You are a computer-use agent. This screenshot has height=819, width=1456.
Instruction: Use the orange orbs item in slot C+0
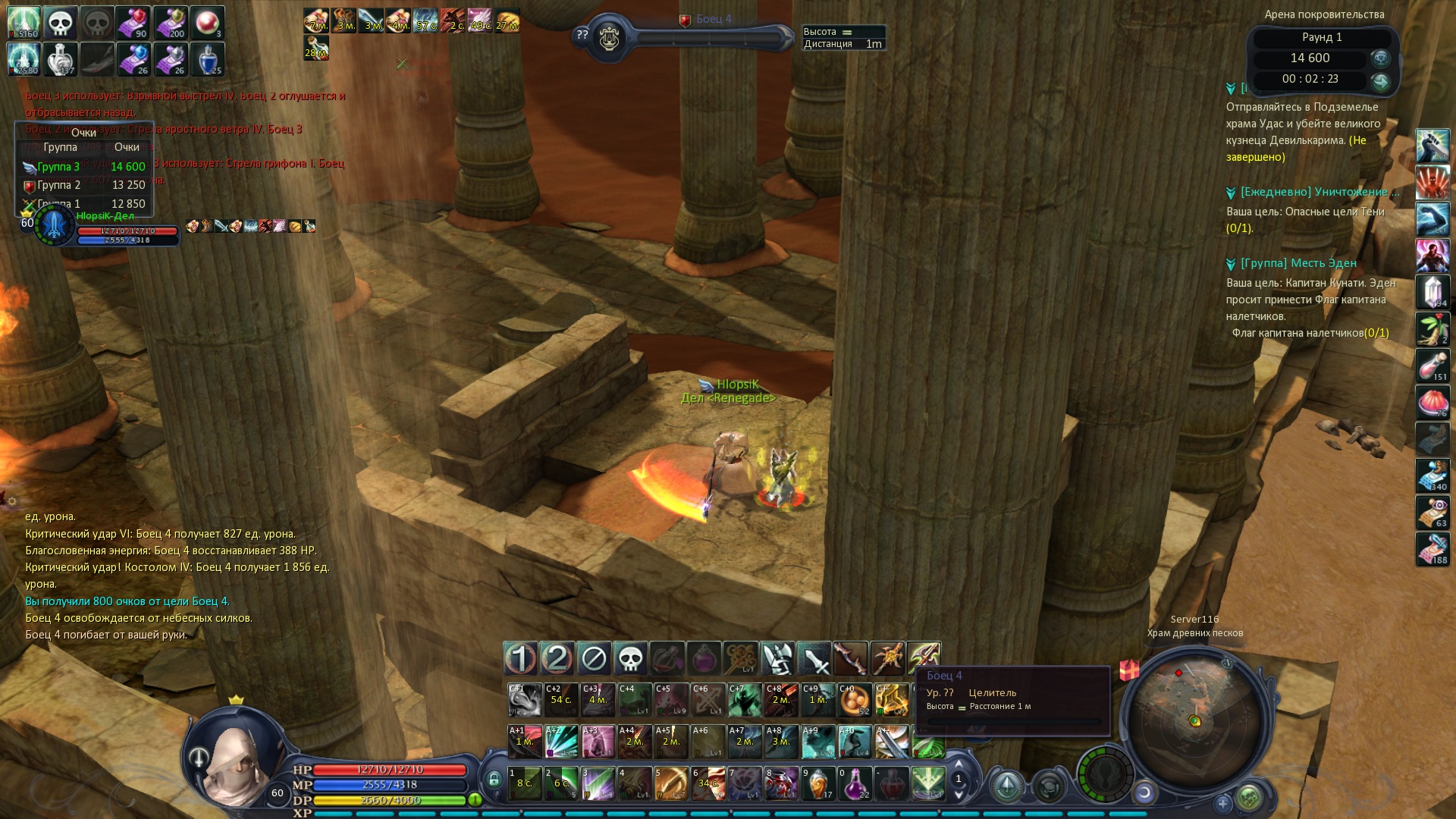(855, 699)
